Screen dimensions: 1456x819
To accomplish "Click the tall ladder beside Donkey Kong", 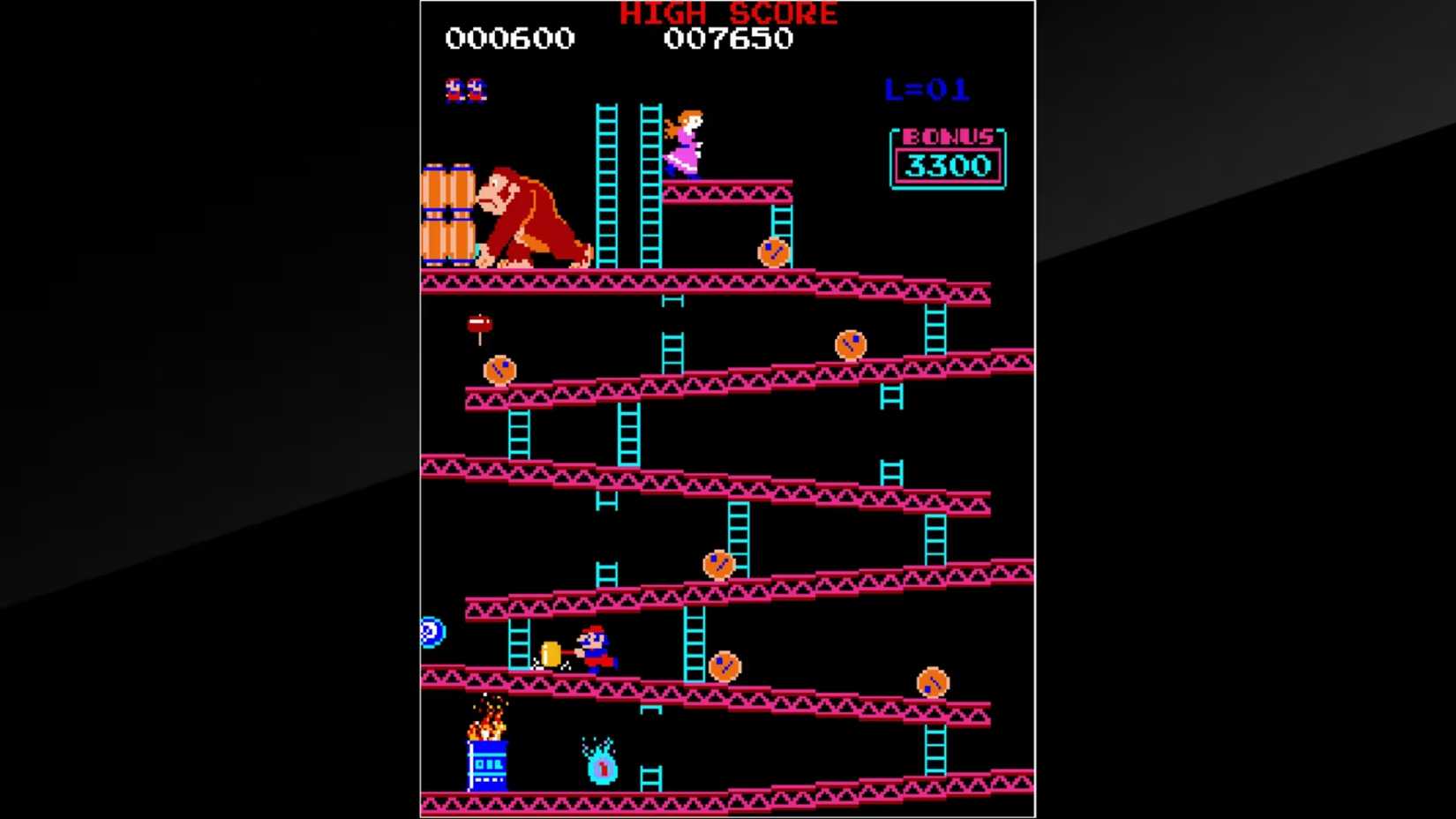I will (605, 185).
